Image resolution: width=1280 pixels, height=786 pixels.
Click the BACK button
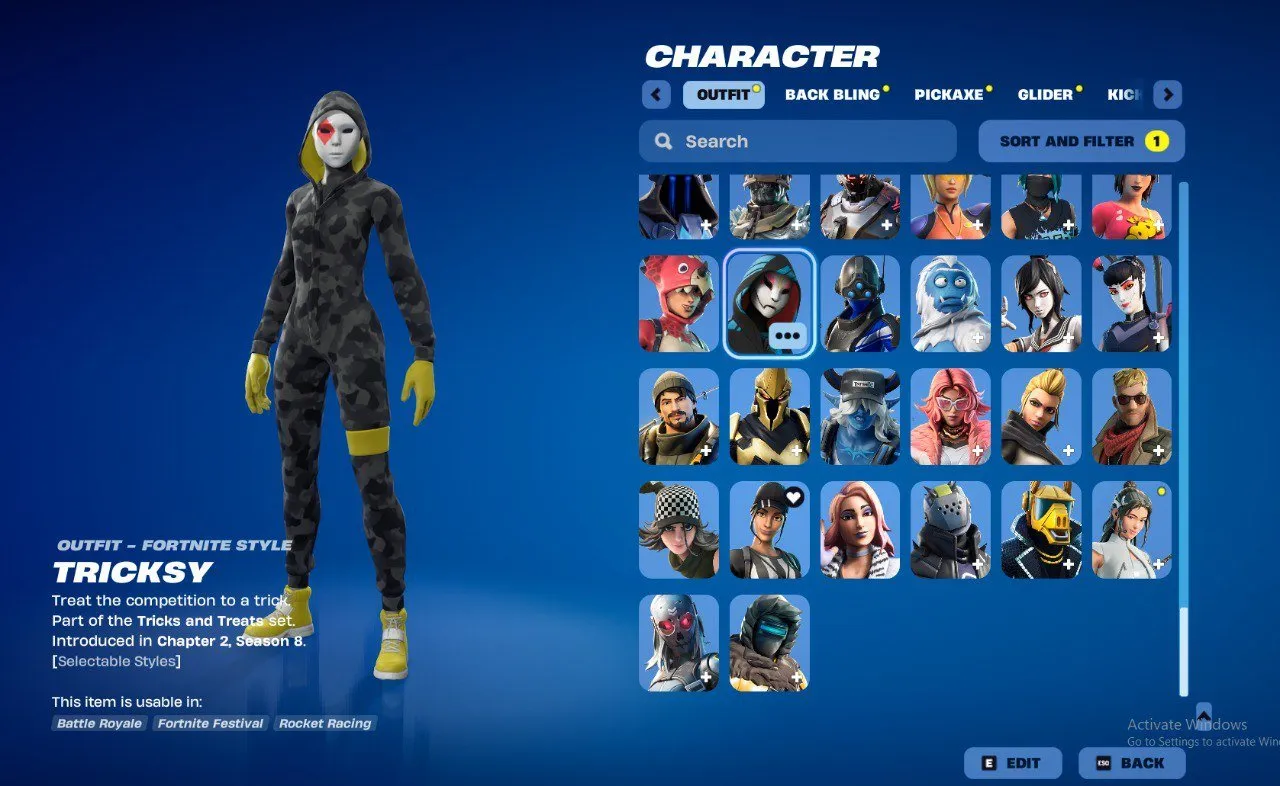(x=1132, y=763)
